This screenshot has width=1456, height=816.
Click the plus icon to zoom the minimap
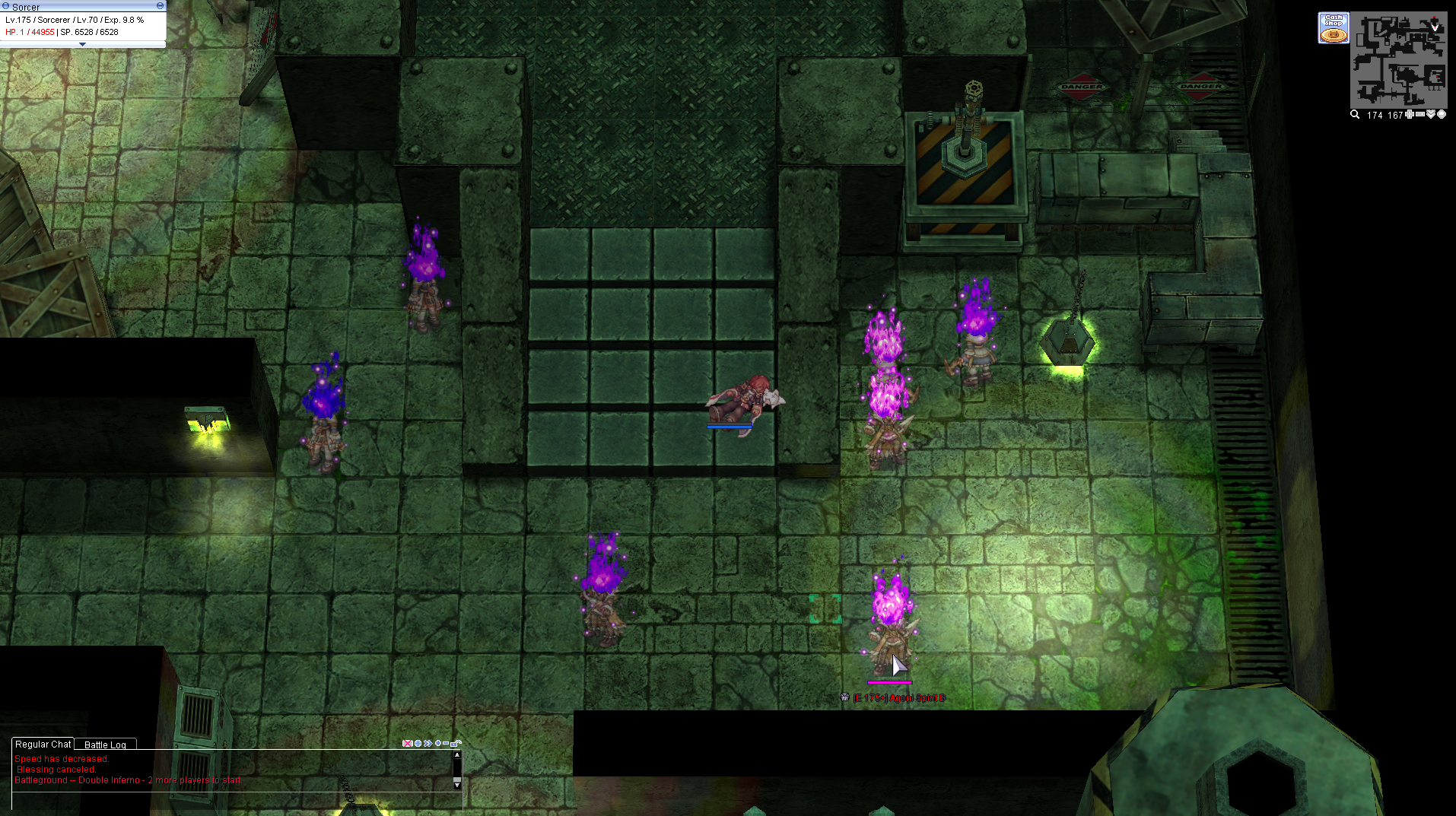[1409, 115]
